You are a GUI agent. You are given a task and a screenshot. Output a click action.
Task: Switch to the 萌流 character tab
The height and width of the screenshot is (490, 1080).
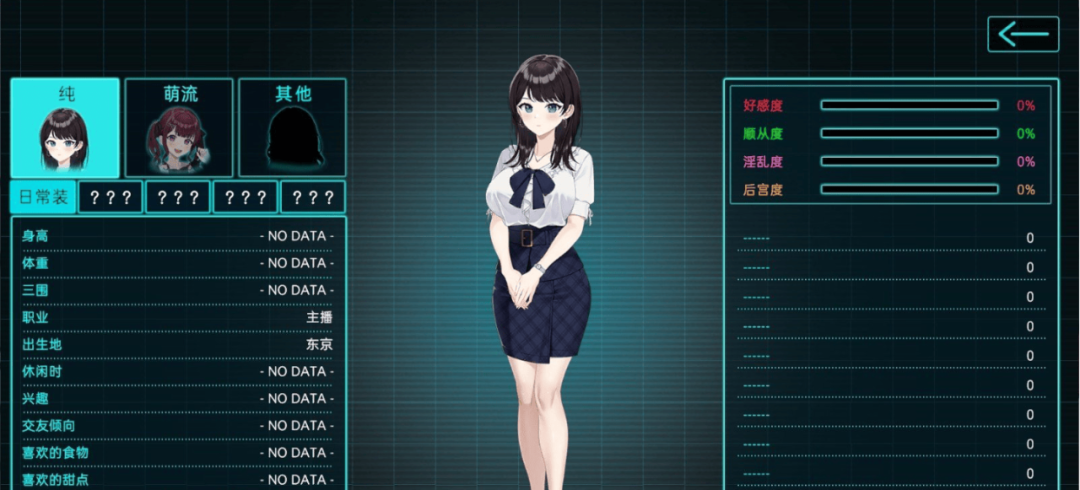click(179, 128)
